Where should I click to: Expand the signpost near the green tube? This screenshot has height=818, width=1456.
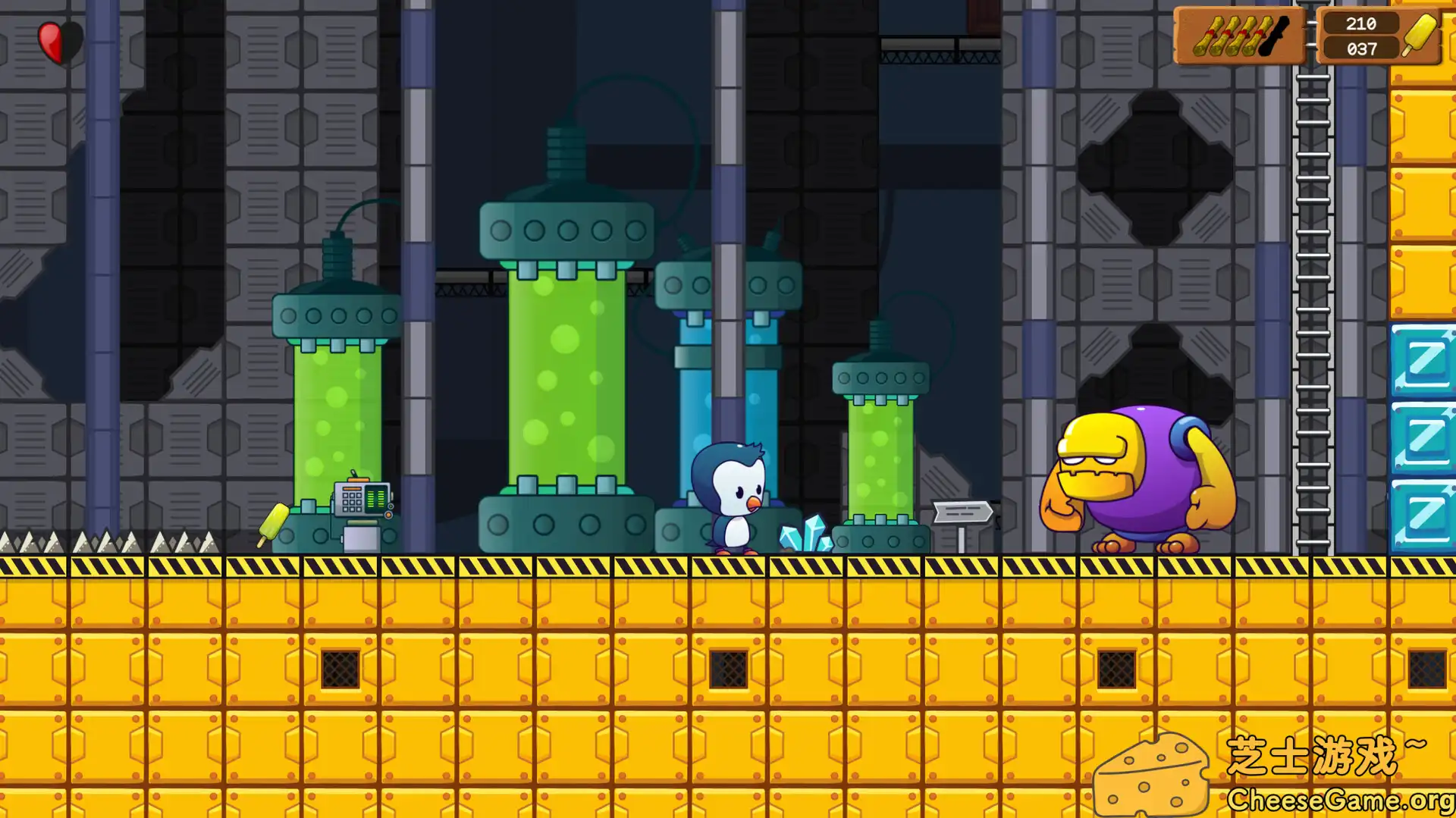pos(965,512)
